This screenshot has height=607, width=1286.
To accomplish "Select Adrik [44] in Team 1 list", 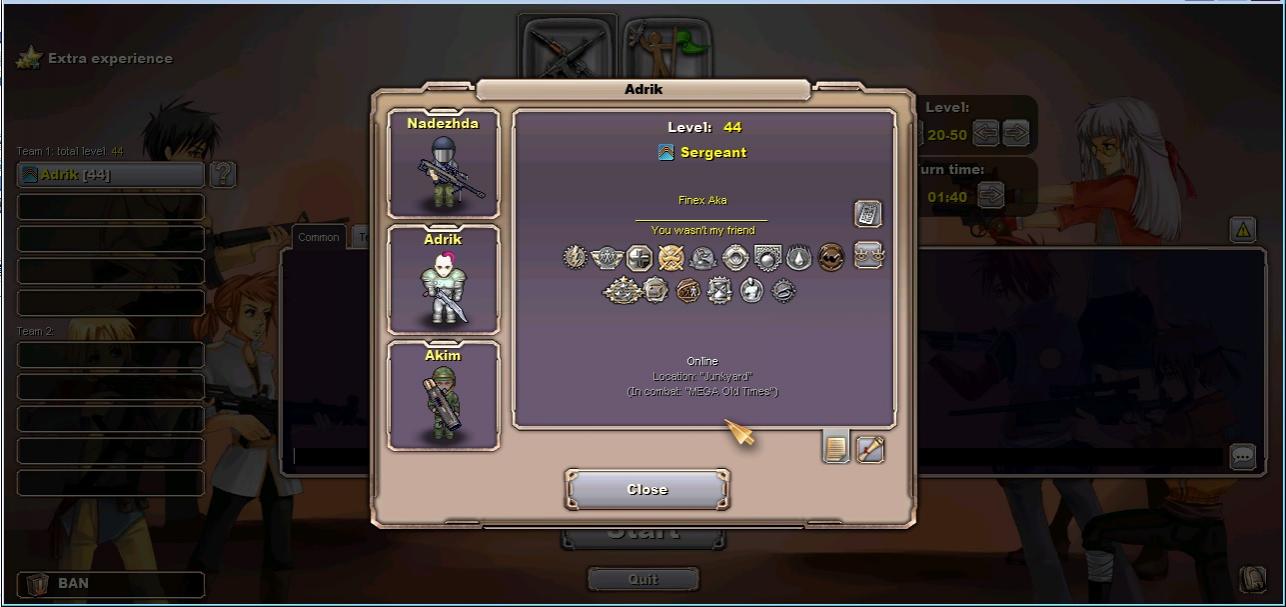I will coord(111,175).
